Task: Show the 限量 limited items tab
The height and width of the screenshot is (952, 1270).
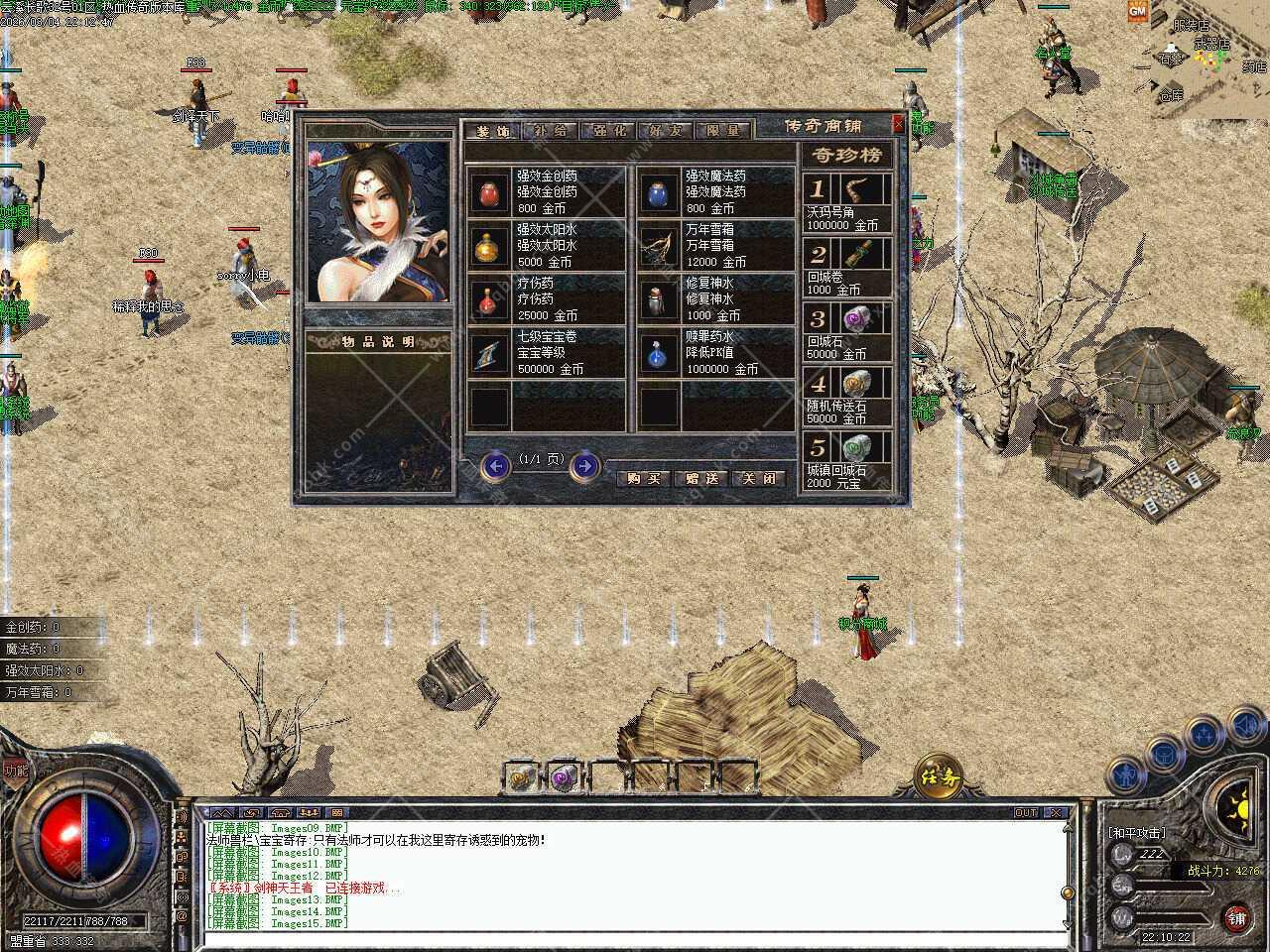Action: tap(722, 131)
